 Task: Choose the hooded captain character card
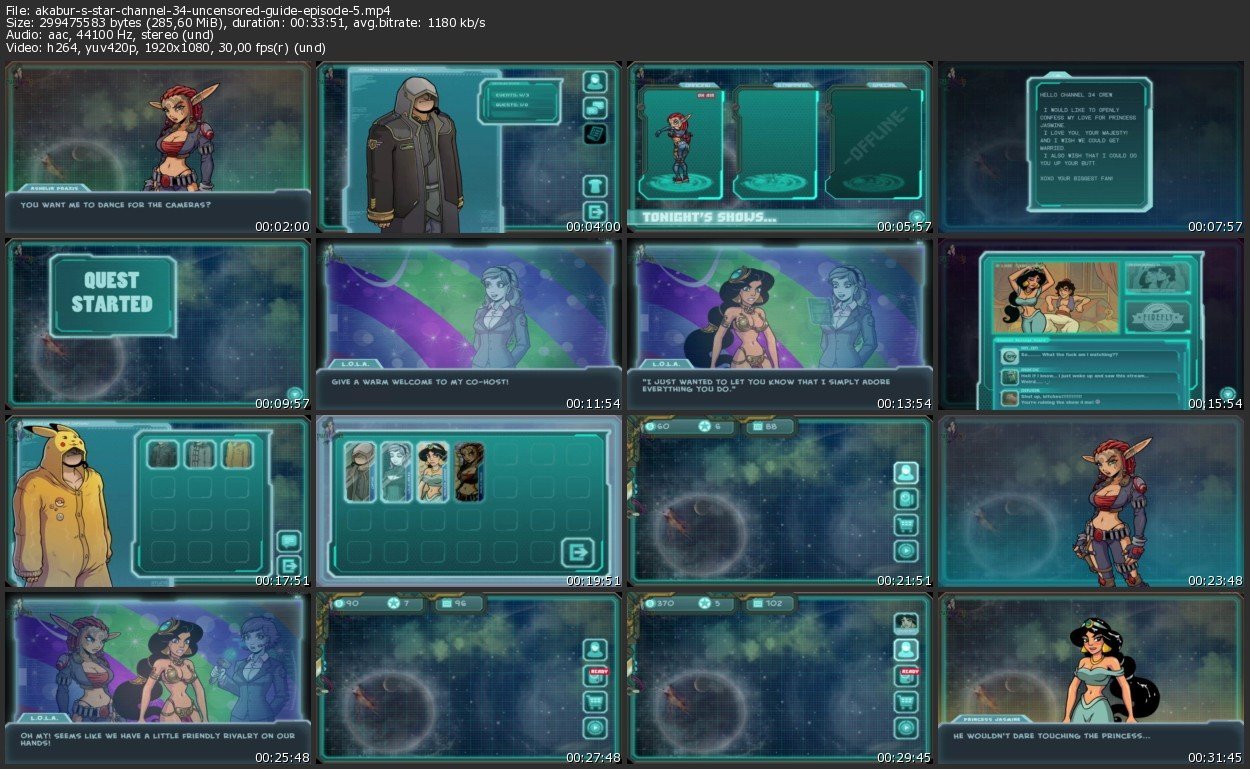(x=360, y=472)
